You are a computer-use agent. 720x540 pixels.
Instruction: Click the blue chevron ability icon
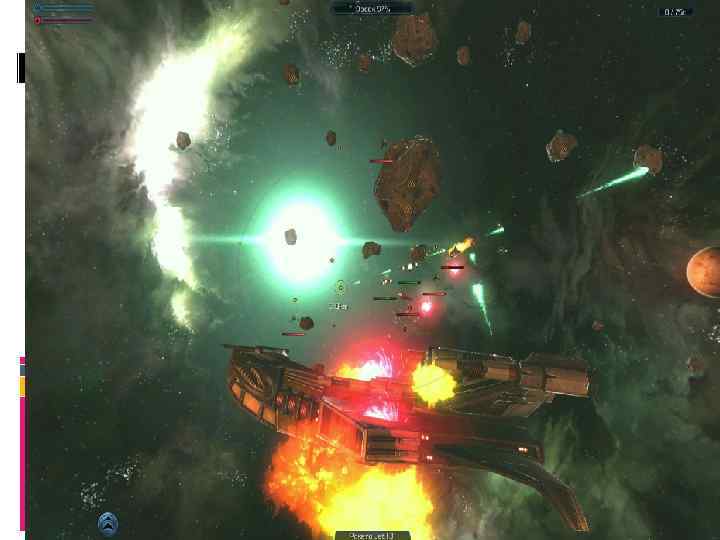(108, 523)
